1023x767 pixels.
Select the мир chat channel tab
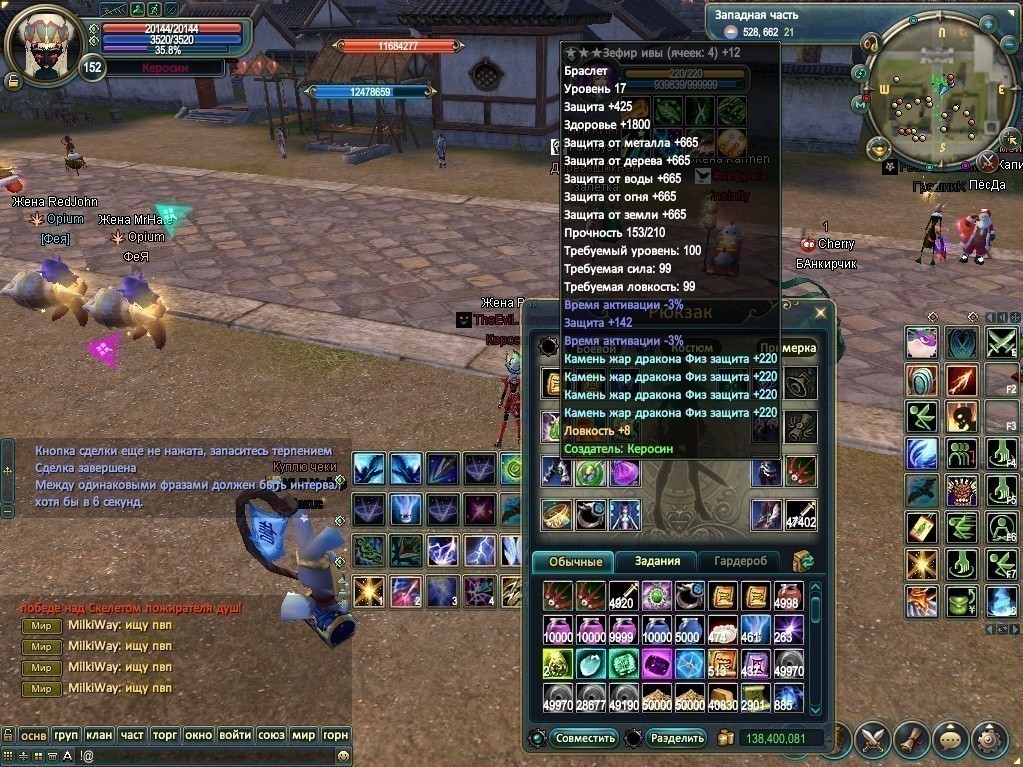click(x=303, y=735)
